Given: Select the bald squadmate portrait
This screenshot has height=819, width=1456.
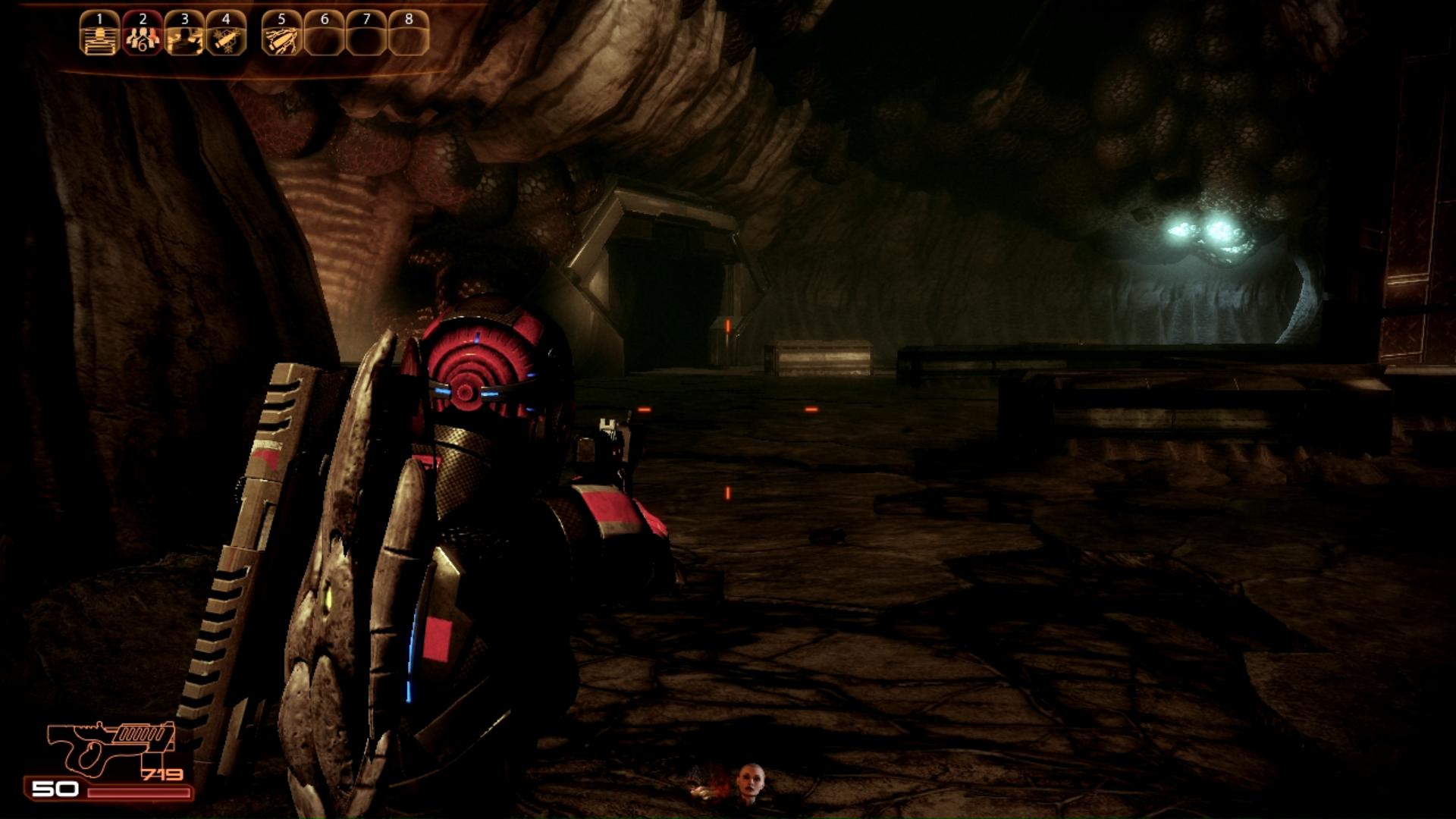Looking at the screenshot, I should (750, 783).
